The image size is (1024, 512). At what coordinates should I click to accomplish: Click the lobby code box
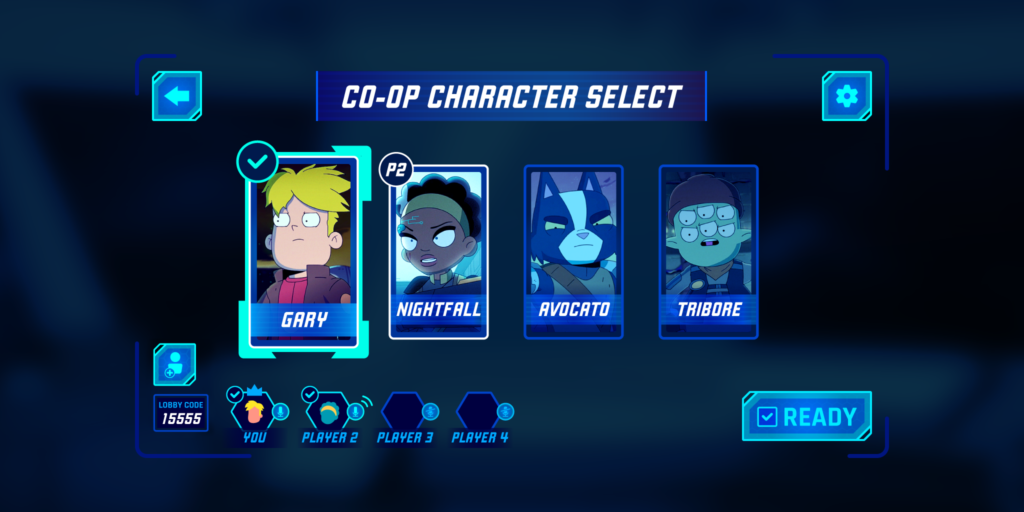pos(181,413)
